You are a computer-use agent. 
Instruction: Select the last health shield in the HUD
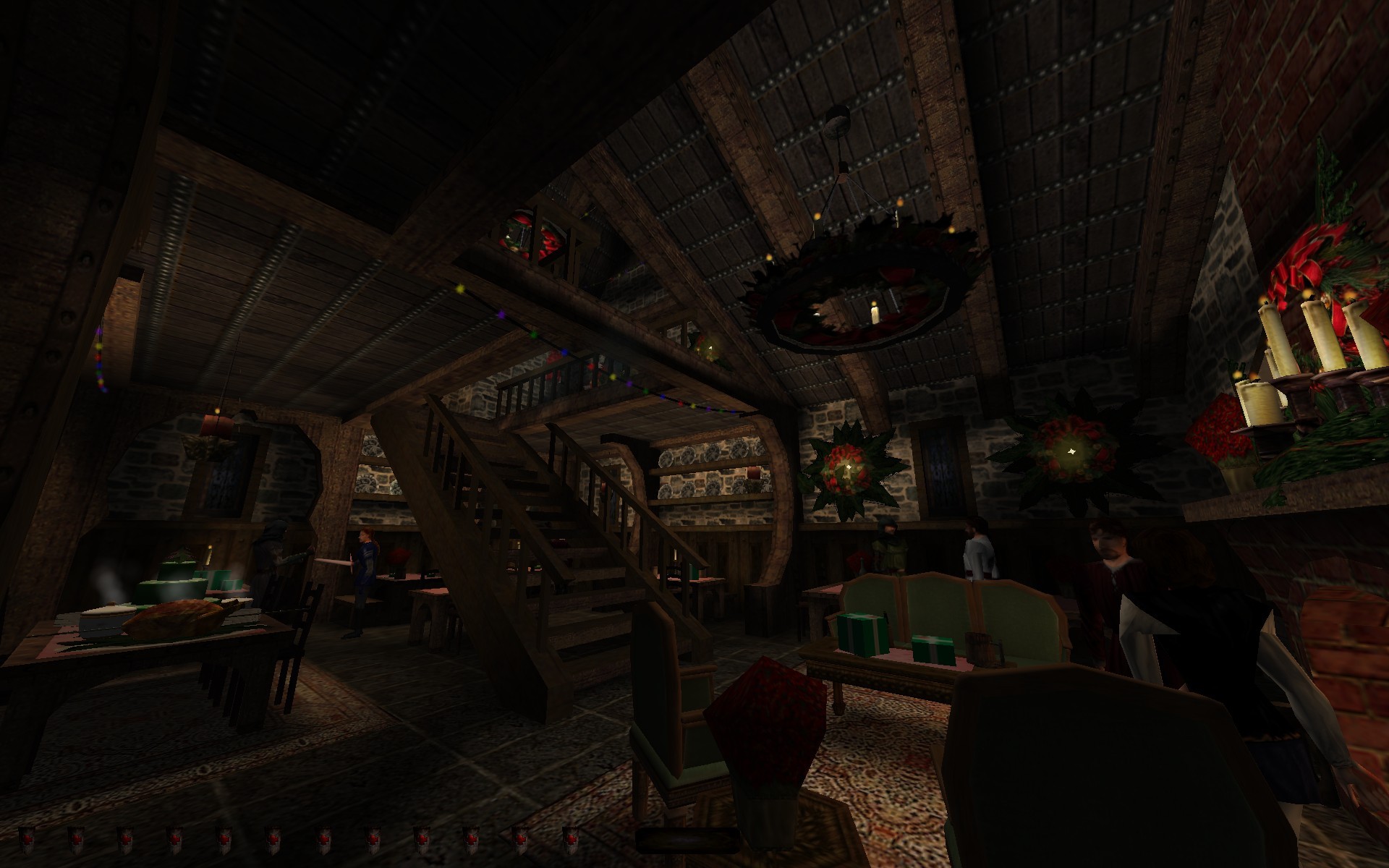[570, 841]
